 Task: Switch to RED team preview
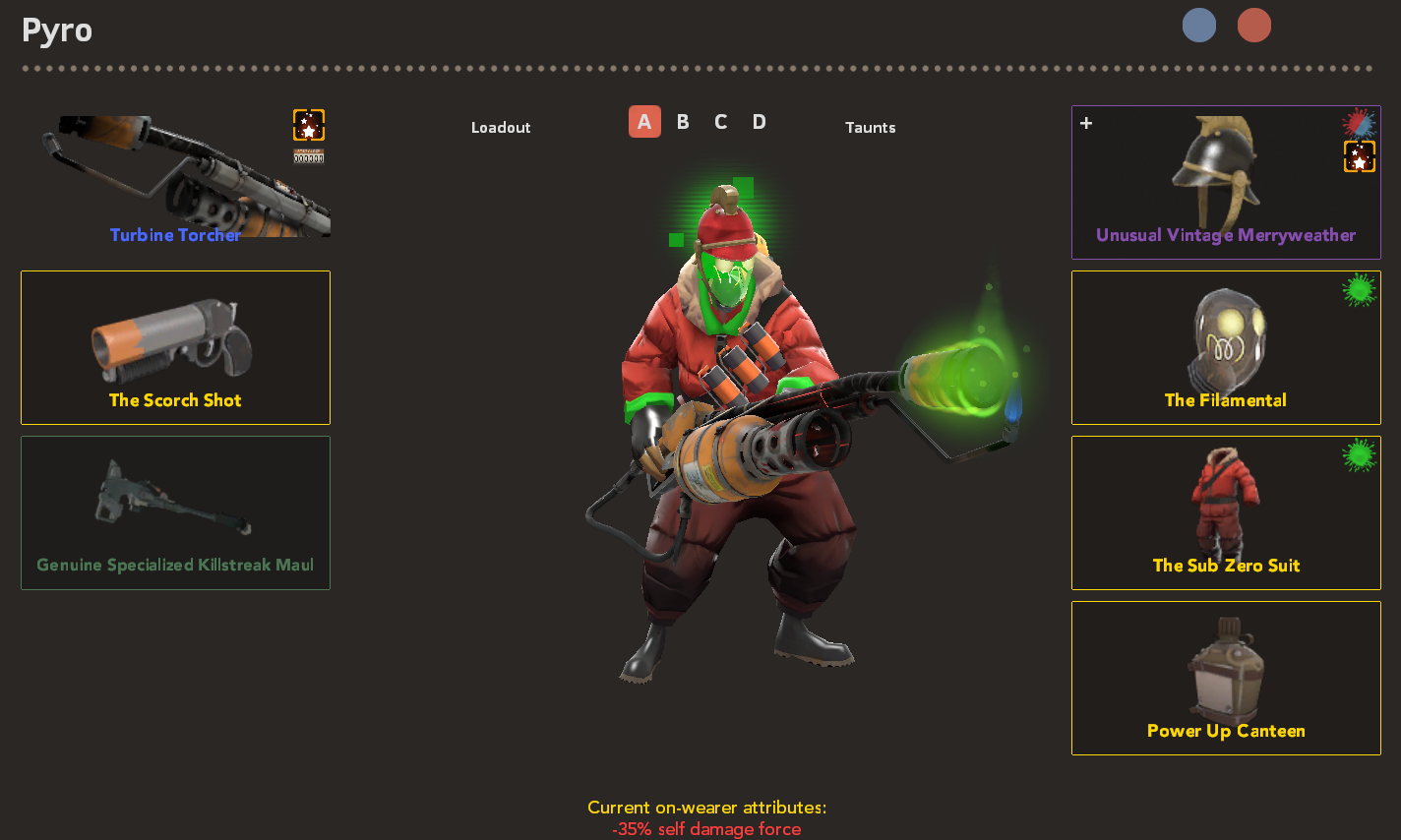pos(1253,26)
